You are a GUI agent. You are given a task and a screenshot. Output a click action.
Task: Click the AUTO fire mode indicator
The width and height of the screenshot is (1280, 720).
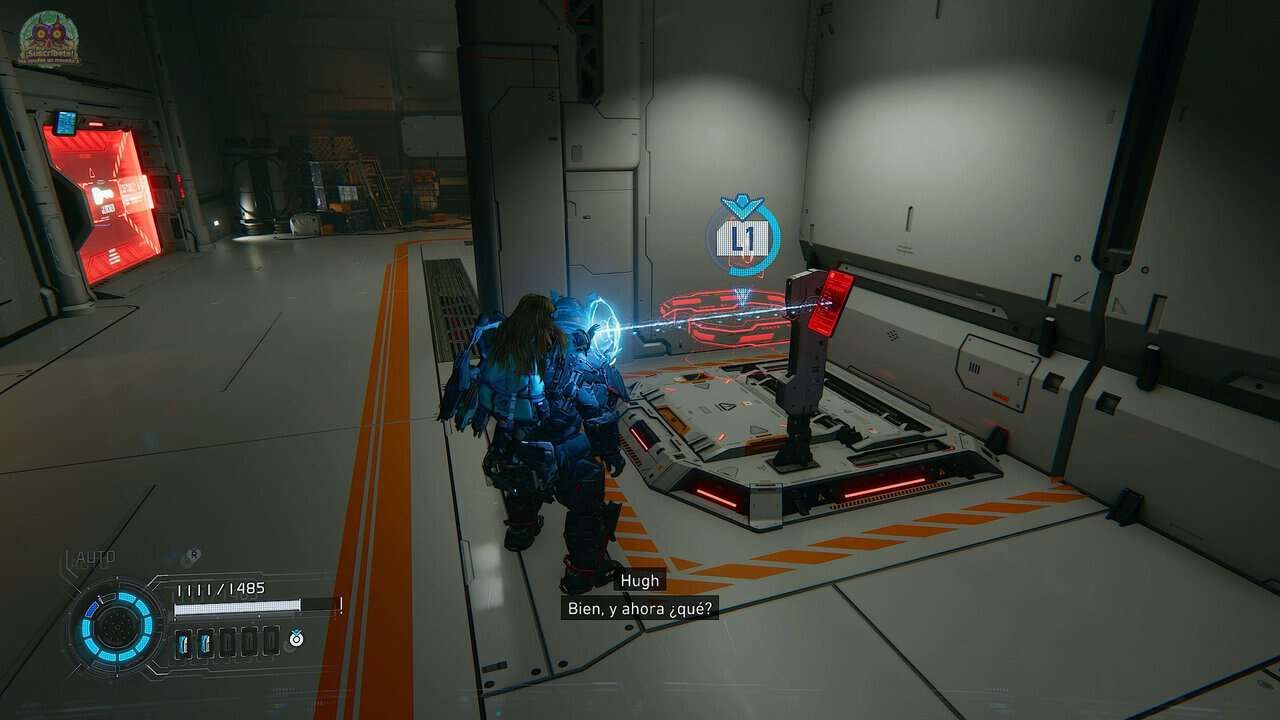(x=95, y=558)
